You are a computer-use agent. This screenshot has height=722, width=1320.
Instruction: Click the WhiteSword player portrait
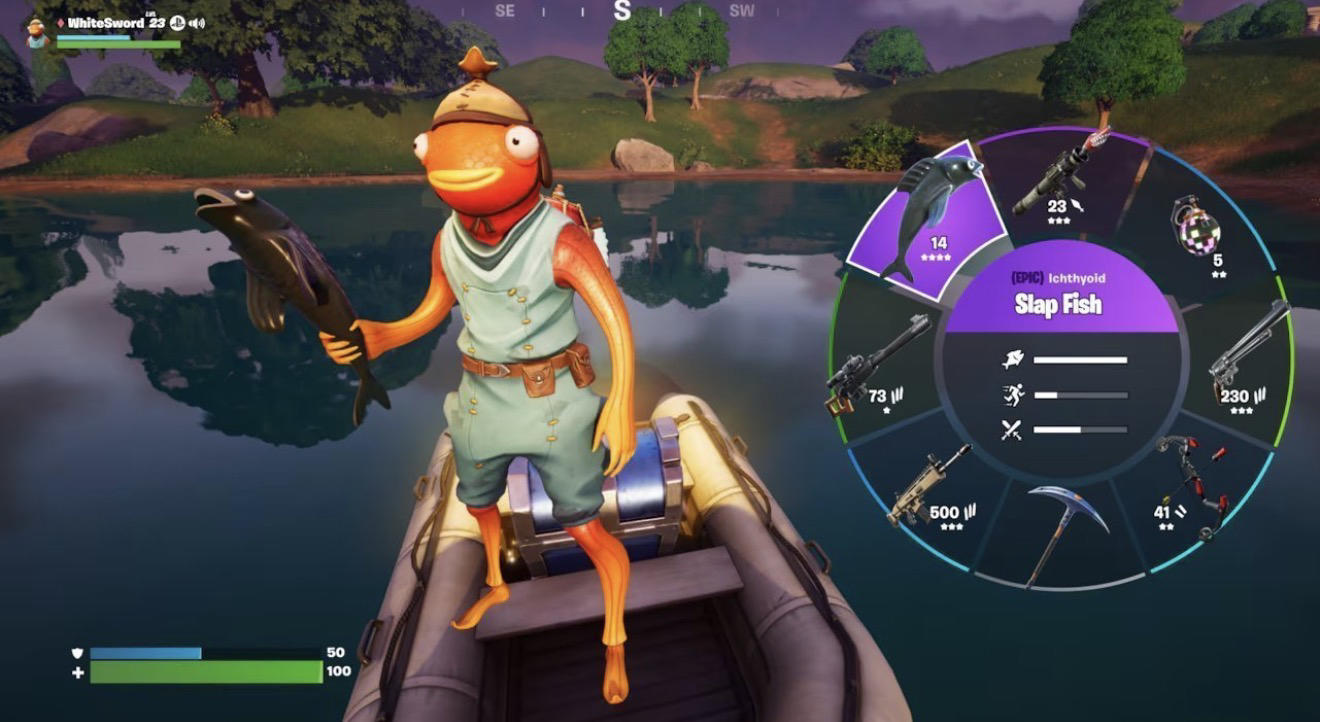tap(38, 32)
